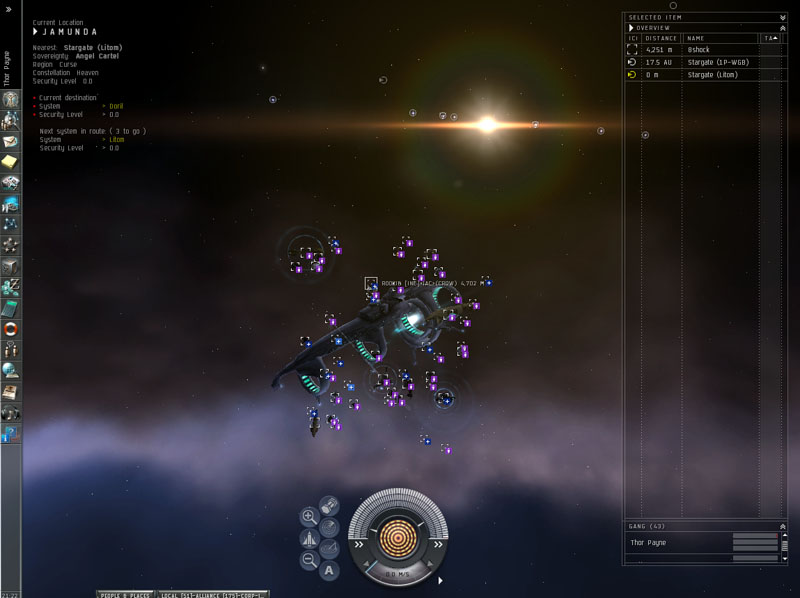The image size is (800, 598).
Task: Zoom out with the magnifier minus button
Action: [x=309, y=560]
